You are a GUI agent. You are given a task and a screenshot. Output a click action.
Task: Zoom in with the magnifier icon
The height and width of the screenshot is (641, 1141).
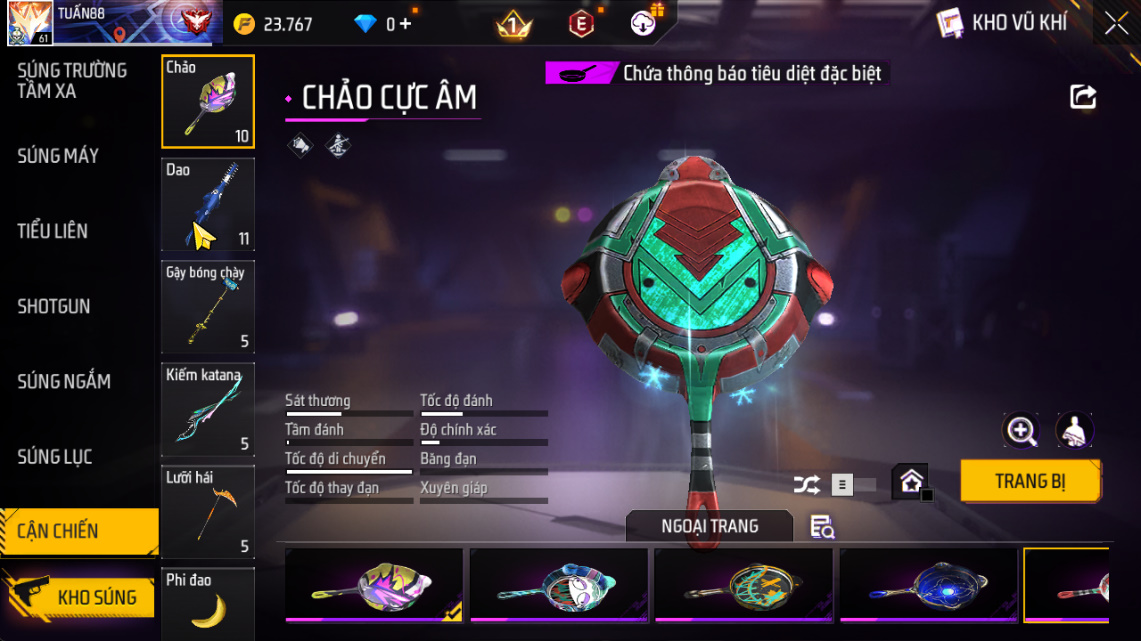1021,431
